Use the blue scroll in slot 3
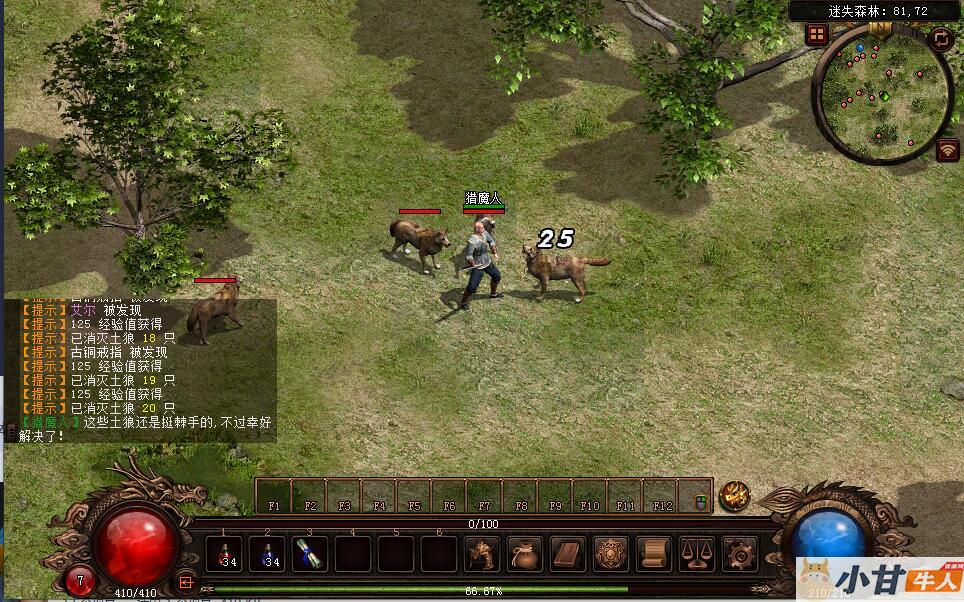This screenshot has height=602, width=964. coord(310,554)
